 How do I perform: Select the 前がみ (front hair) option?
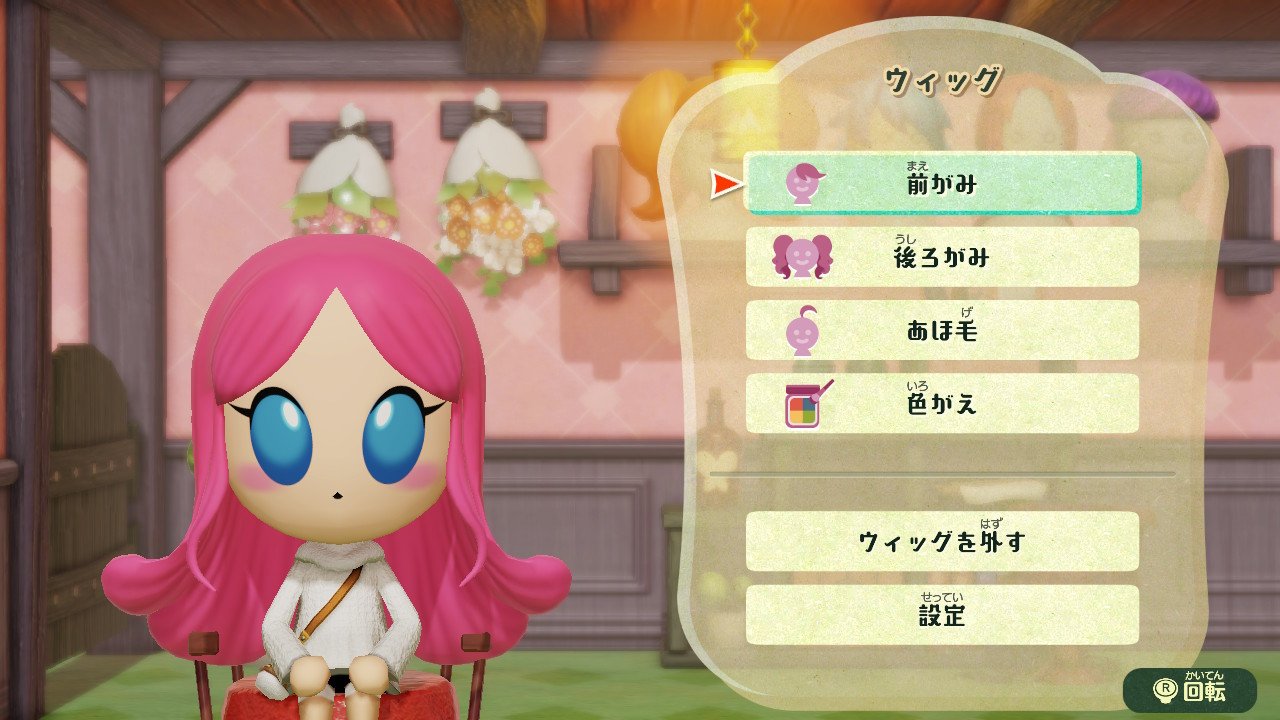click(941, 183)
